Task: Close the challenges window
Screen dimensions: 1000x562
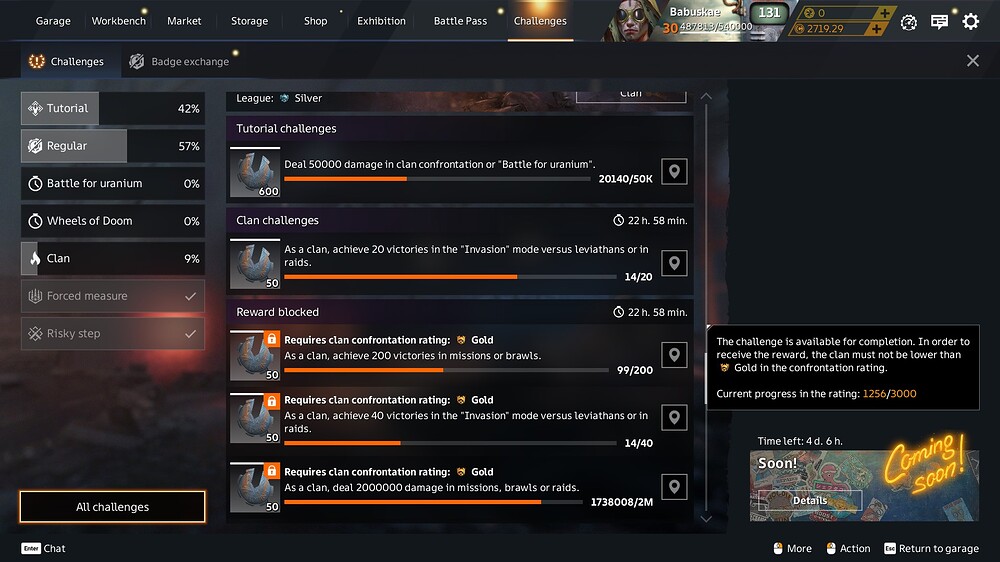Action: click(973, 61)
